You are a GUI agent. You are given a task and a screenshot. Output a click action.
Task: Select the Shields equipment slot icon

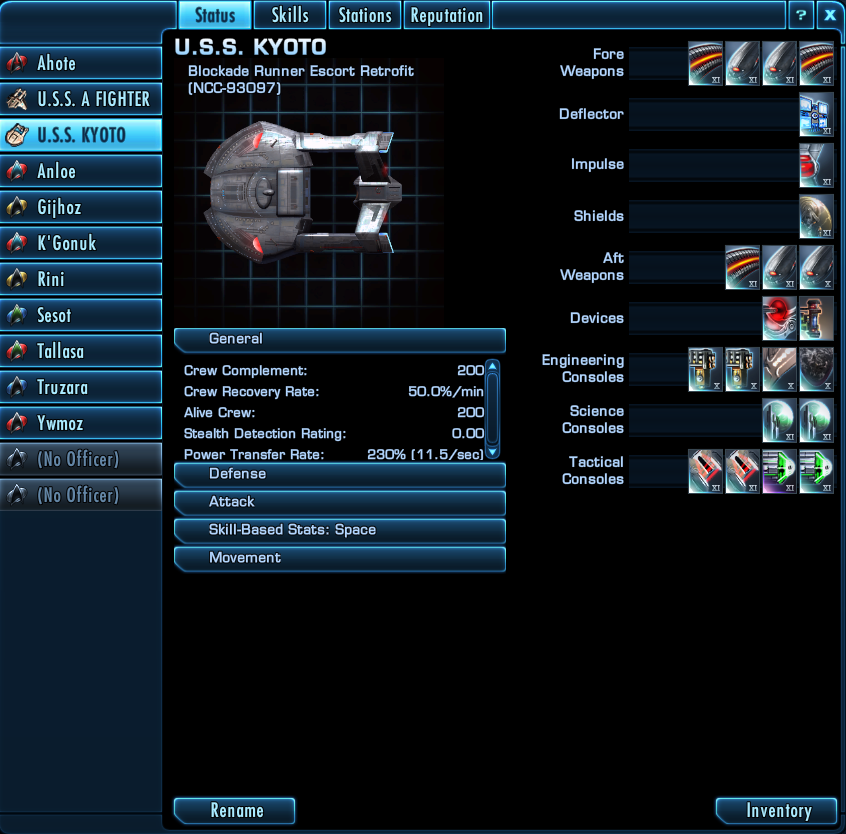[816, 217]
